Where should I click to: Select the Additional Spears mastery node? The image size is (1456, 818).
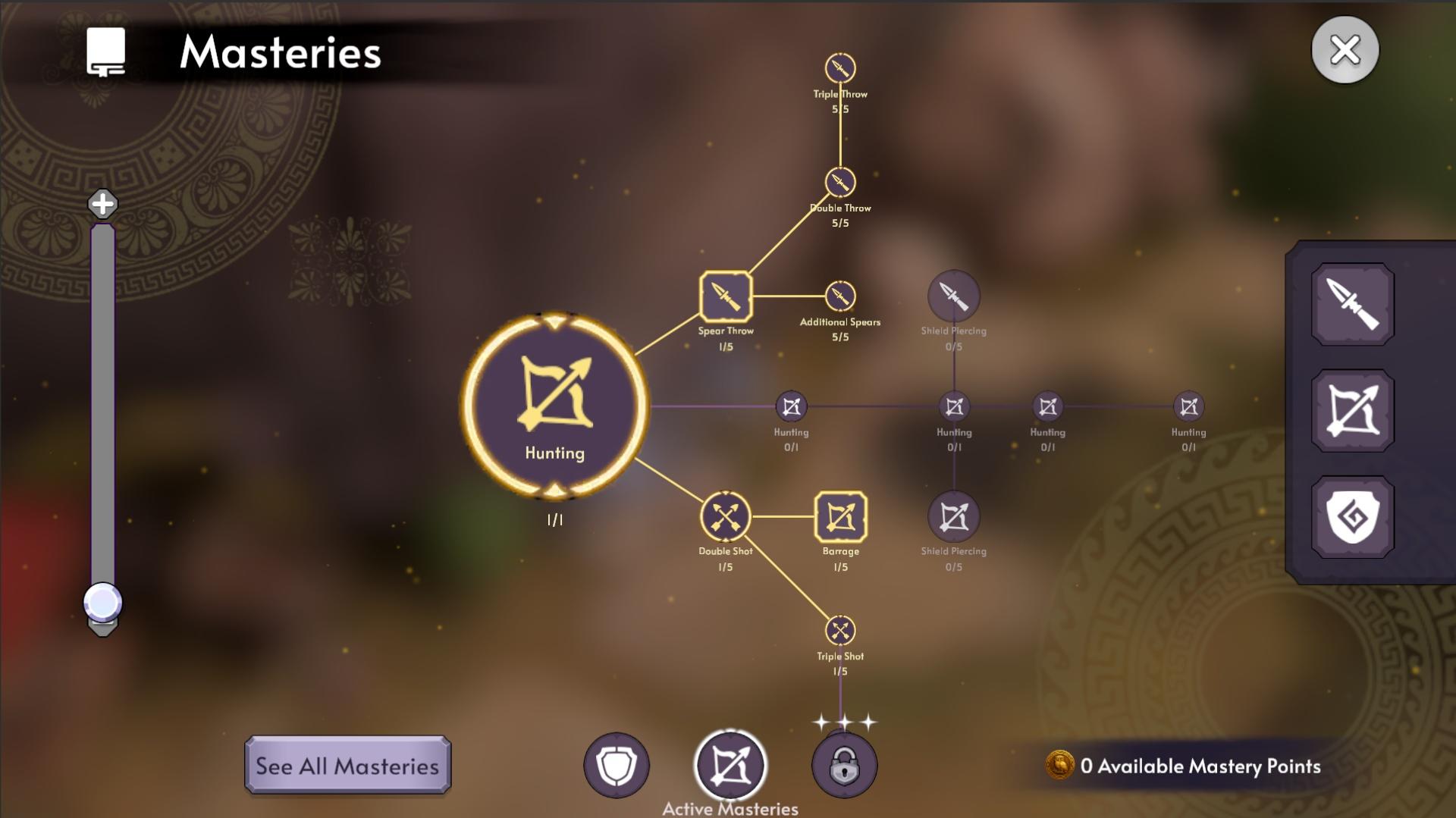839,294
